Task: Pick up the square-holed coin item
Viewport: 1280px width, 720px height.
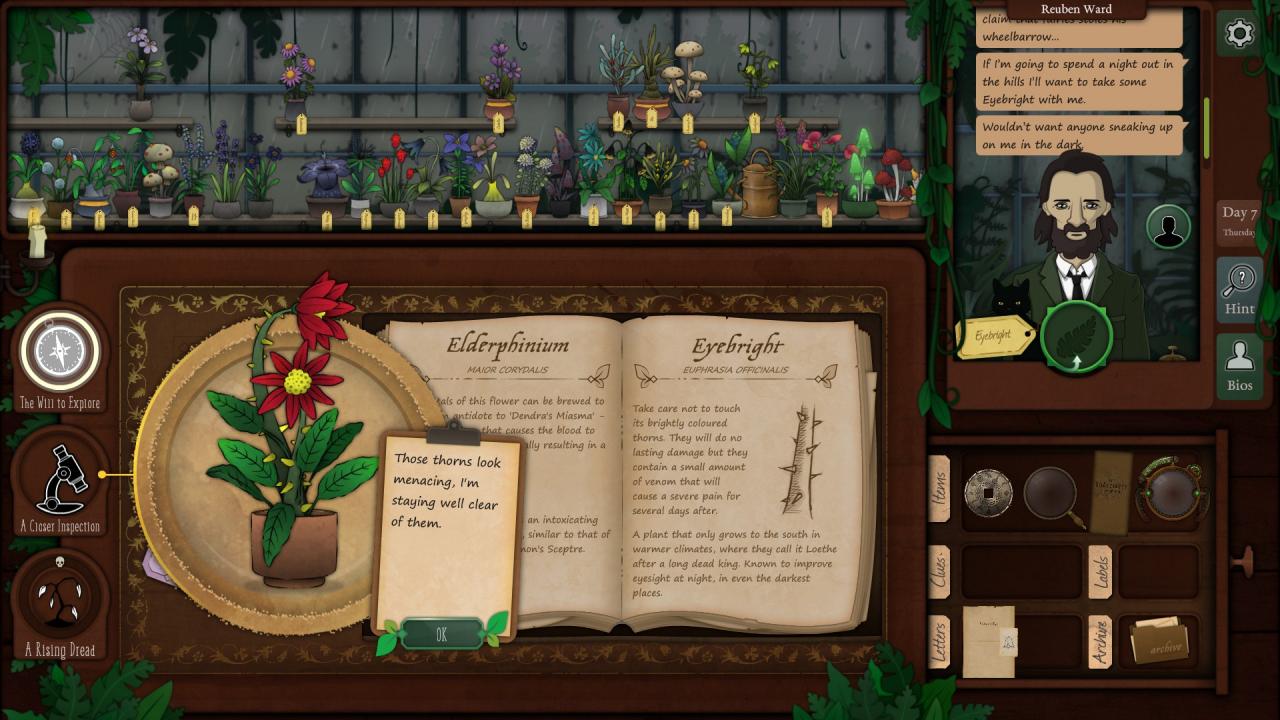Action: pyautogui.click(x=988, y=493)
